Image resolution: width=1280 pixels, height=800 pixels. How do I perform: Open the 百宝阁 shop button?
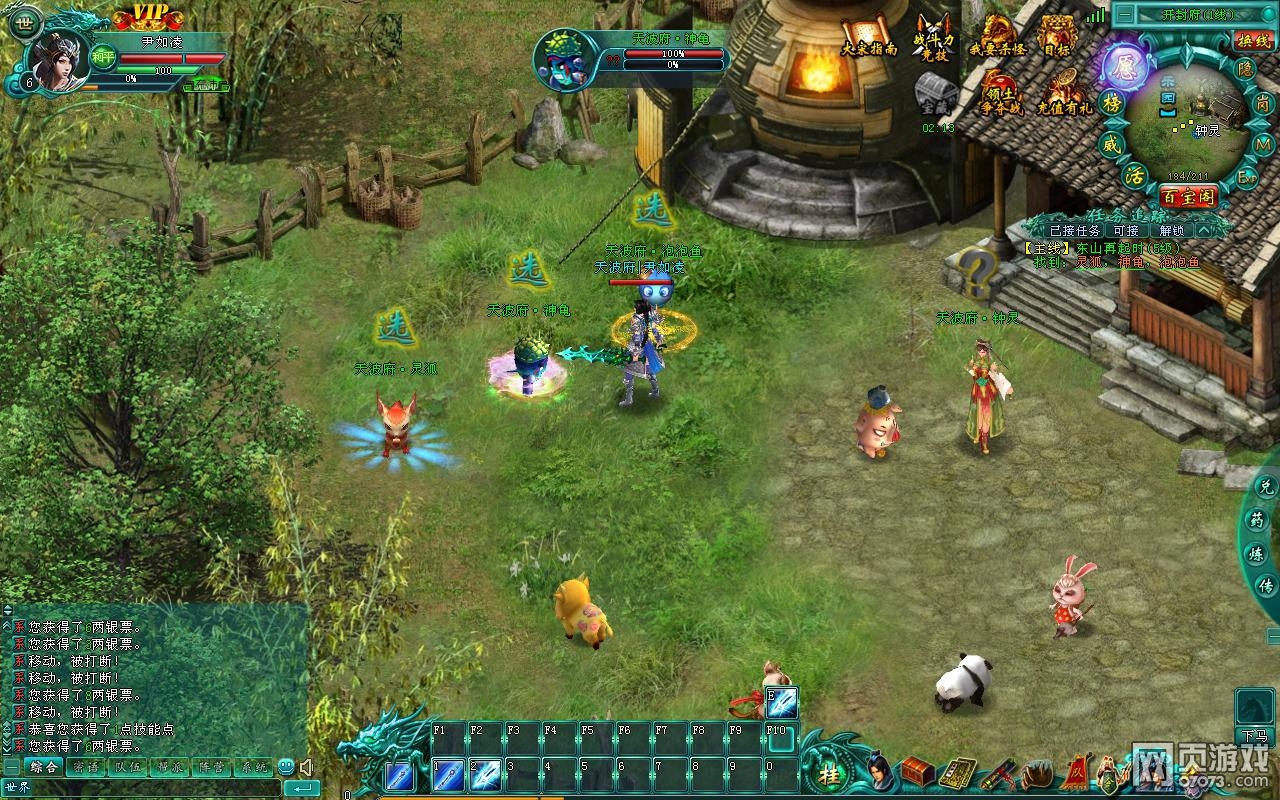pyautogui.click(x=1187, y=197)
